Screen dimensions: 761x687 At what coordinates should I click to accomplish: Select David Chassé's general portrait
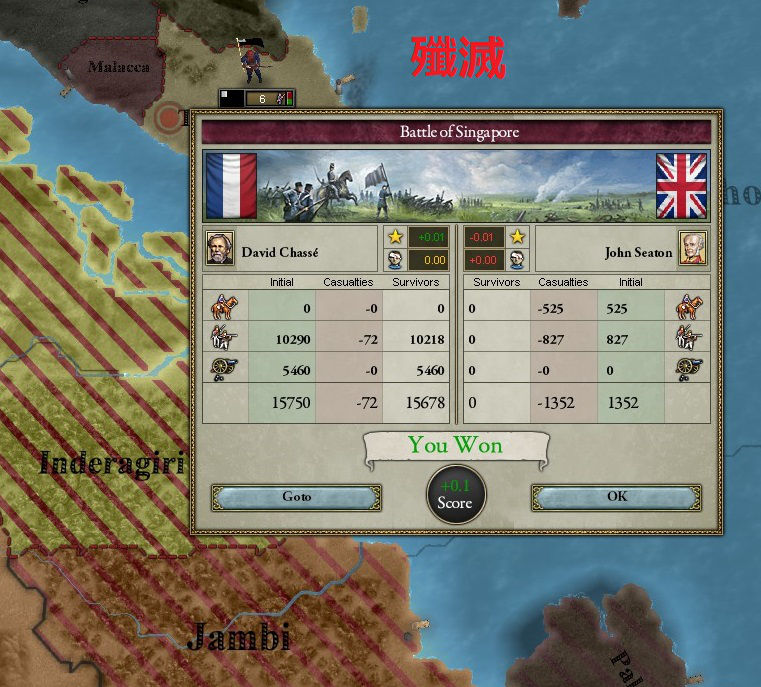click(x=220, y=248)
